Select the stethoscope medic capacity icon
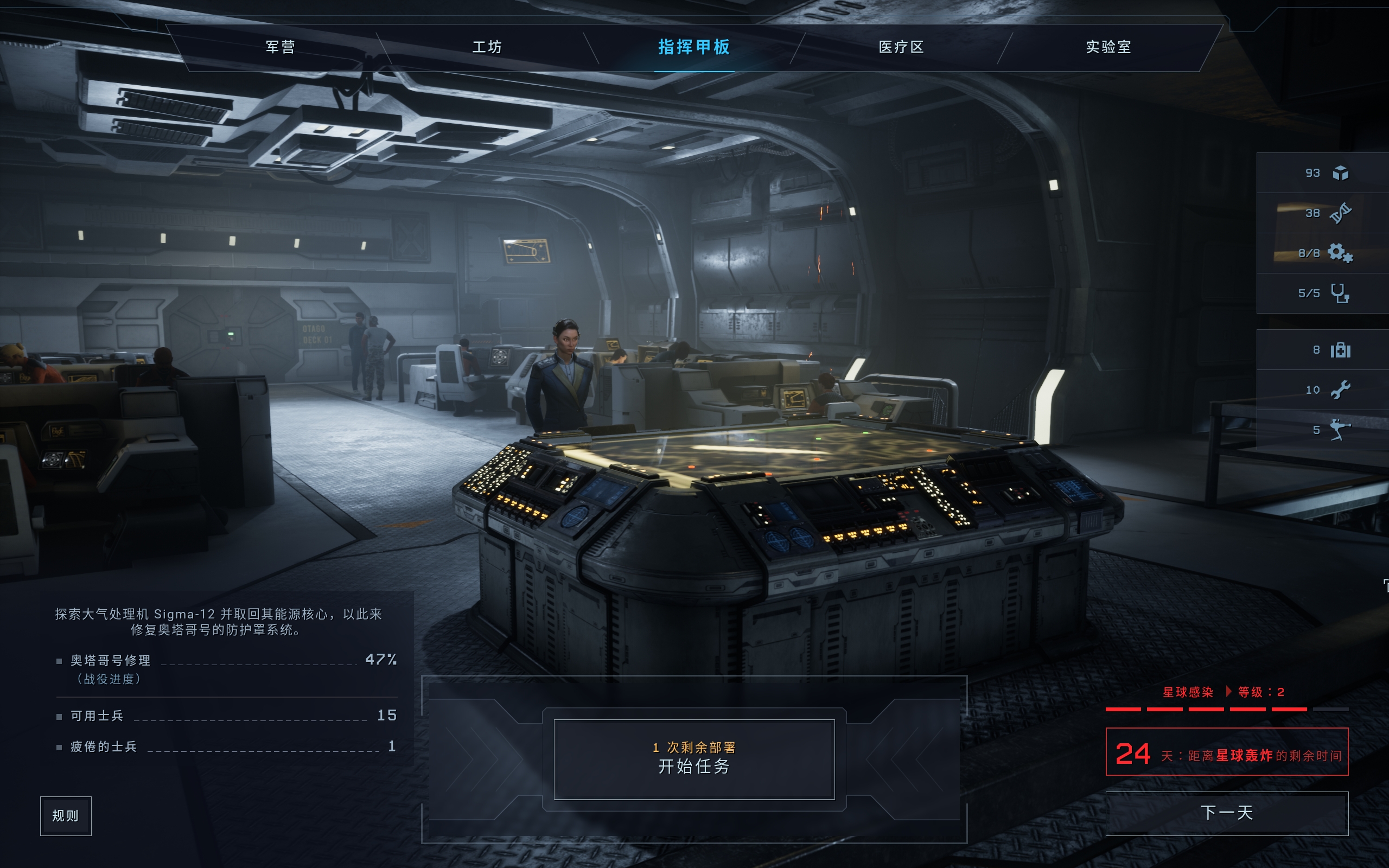 (x=1340, y=293)
